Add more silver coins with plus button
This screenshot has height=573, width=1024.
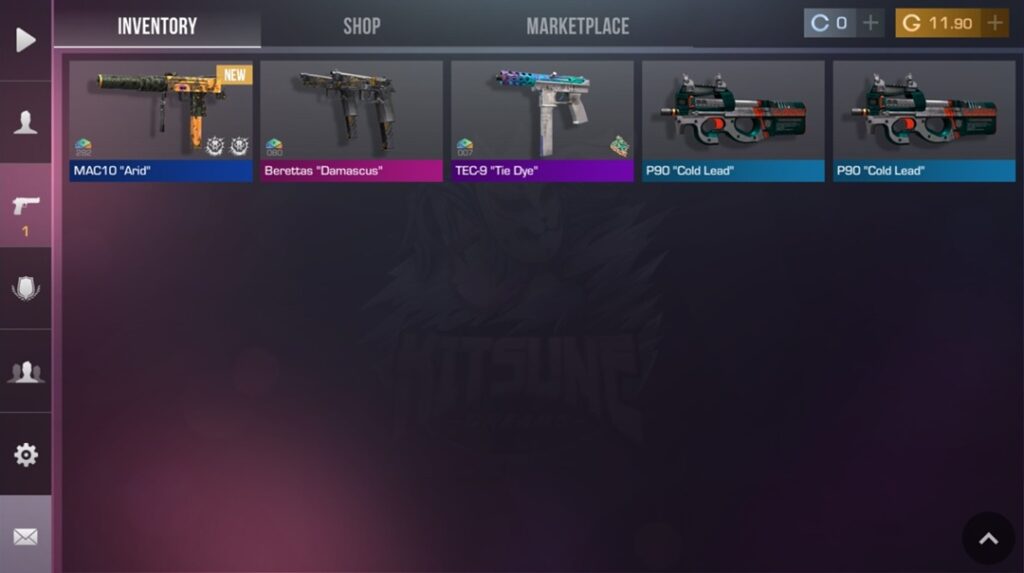[x=871, y=23]
